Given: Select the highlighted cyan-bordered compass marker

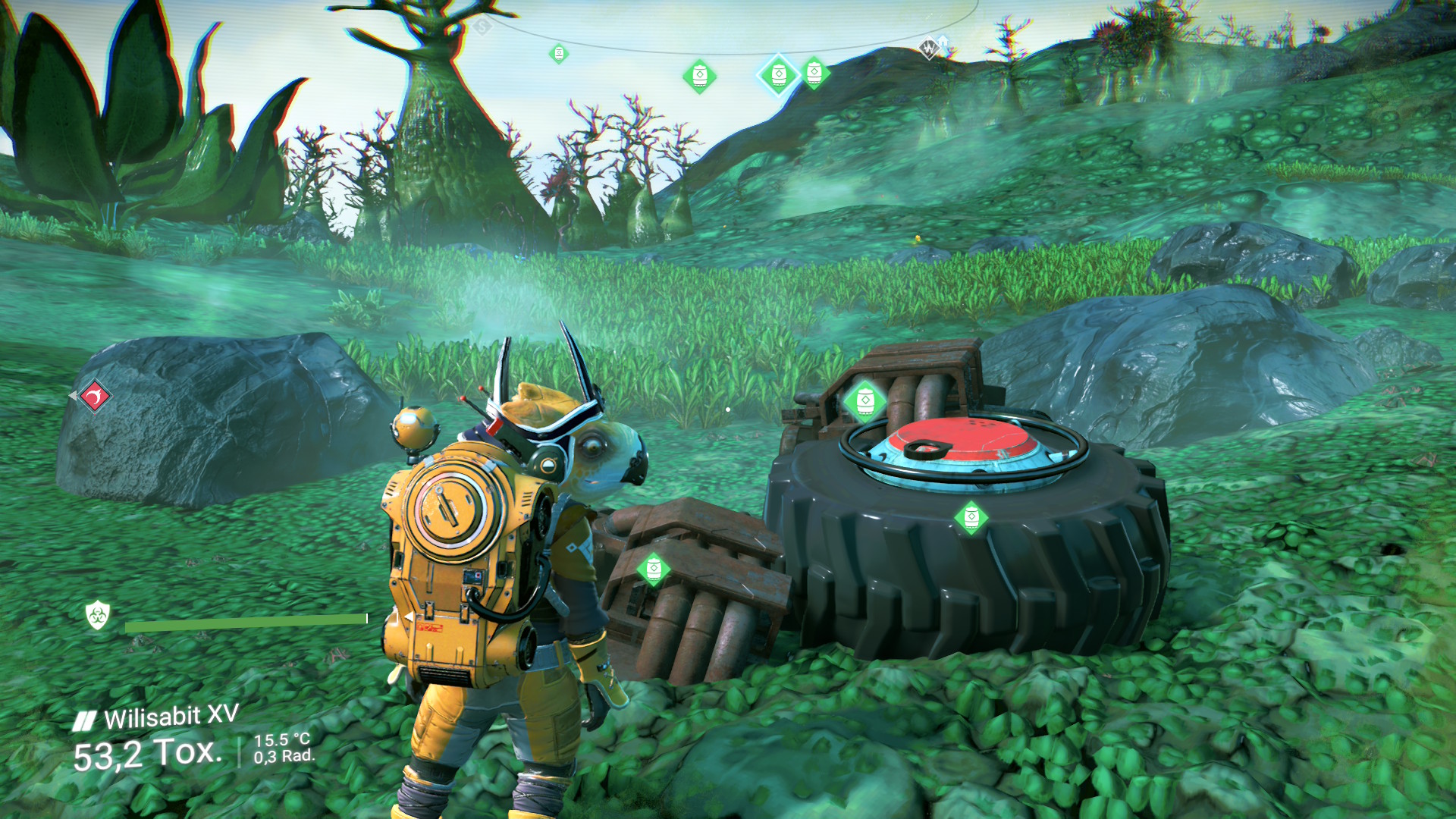Looking at the screenshot, I should coord(779,75).
